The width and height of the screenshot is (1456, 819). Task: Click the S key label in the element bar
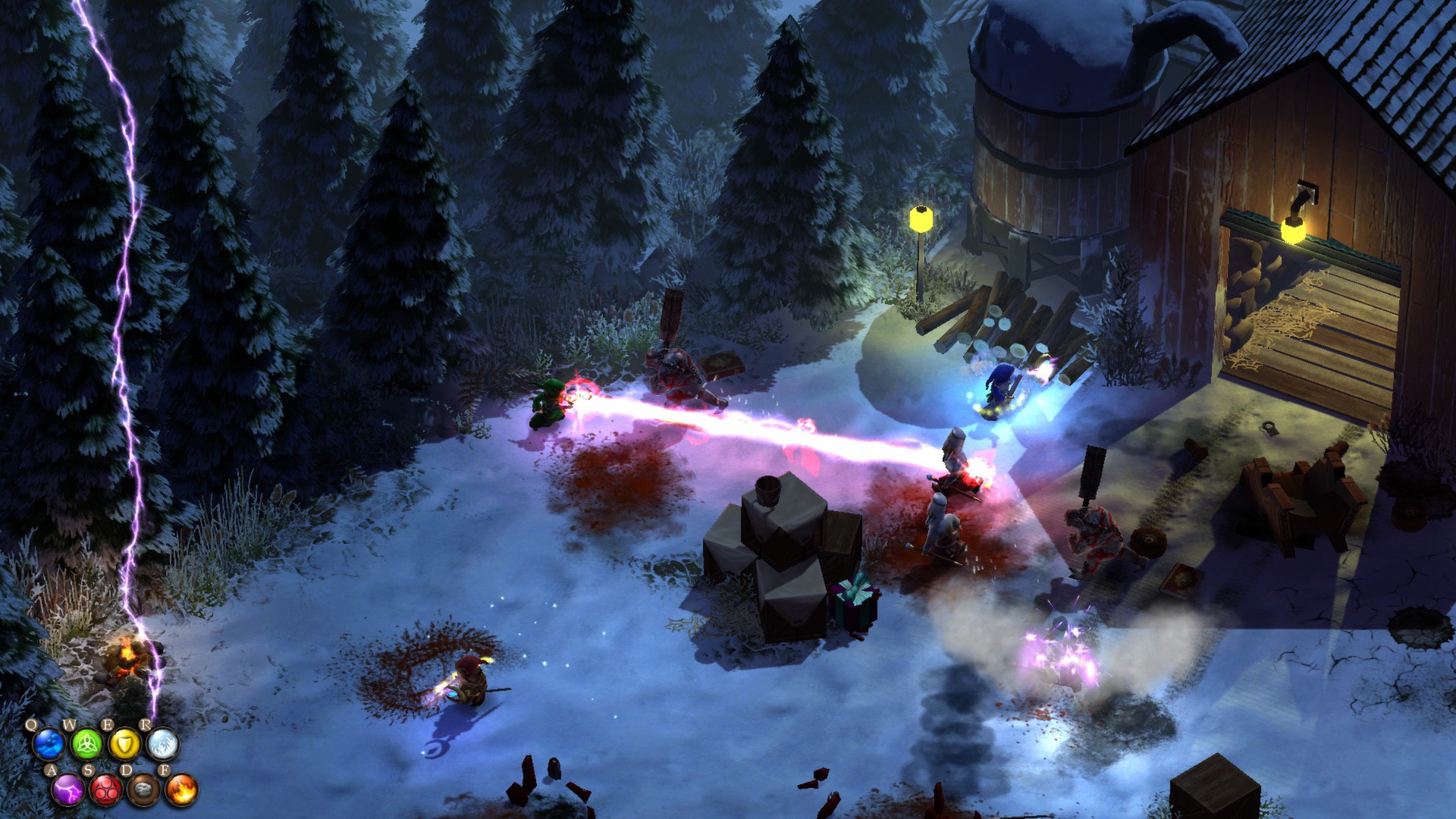click(89, 770)
